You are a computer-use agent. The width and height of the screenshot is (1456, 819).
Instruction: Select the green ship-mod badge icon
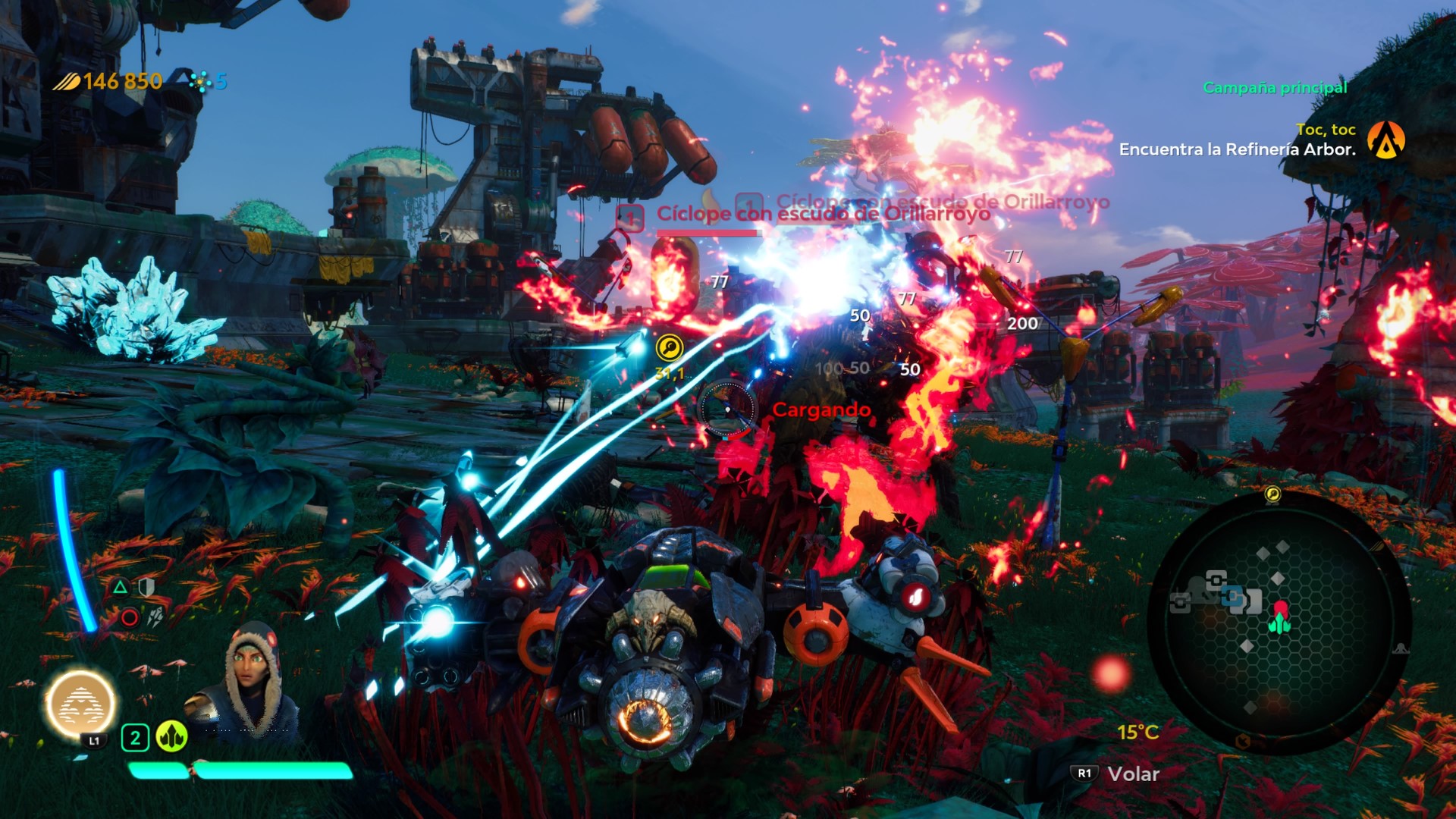[x=171, y=736]
